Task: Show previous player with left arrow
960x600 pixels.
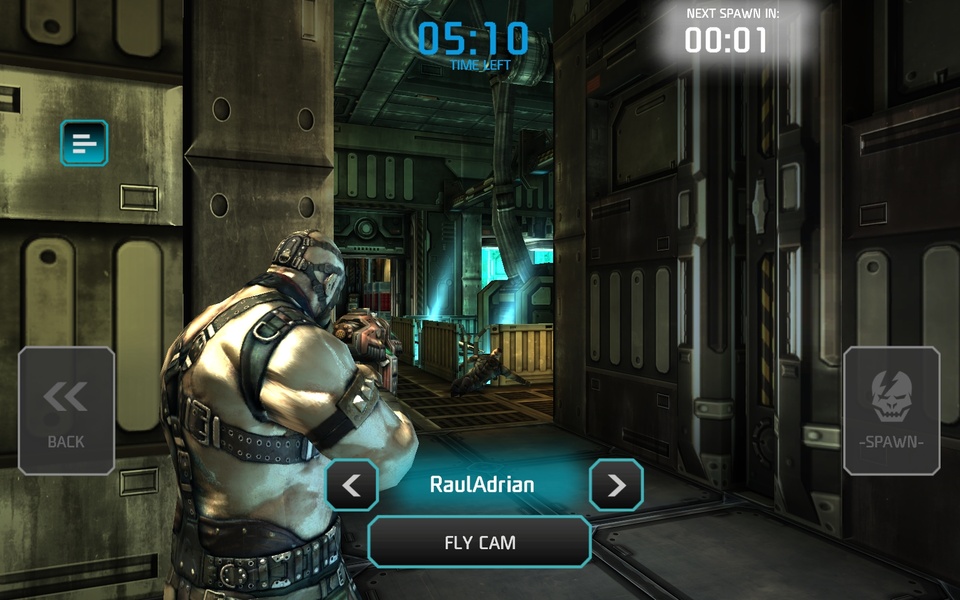Action: [x=352, y=486]
